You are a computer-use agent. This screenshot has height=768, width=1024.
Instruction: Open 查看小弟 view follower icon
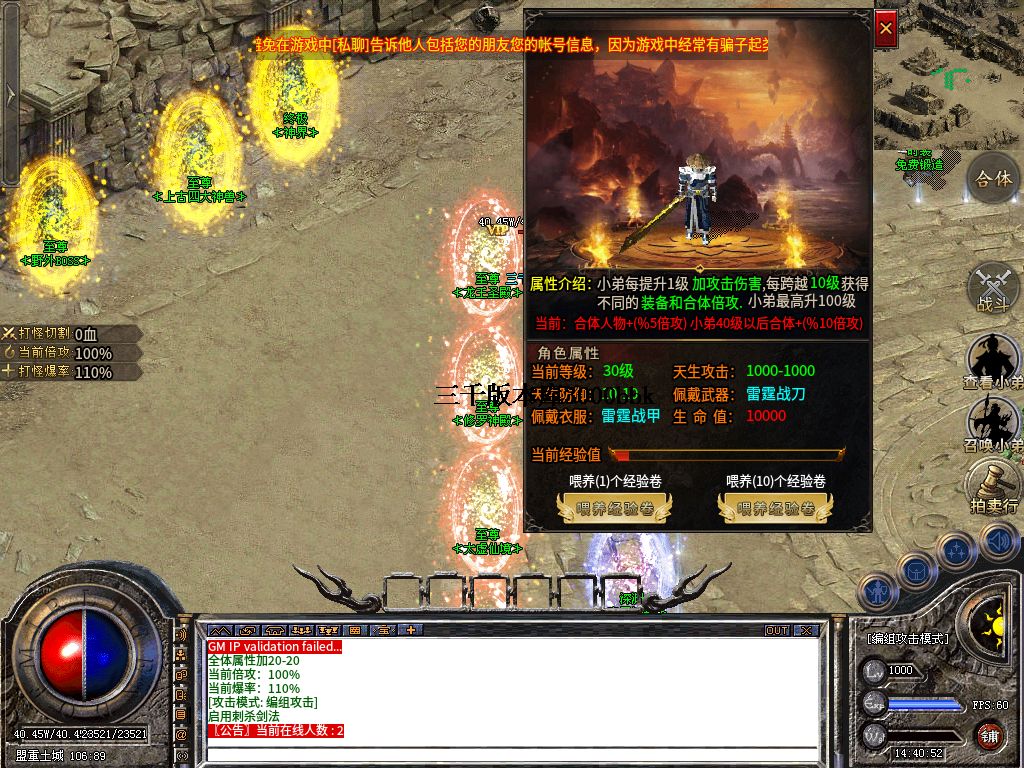point(992,360)
